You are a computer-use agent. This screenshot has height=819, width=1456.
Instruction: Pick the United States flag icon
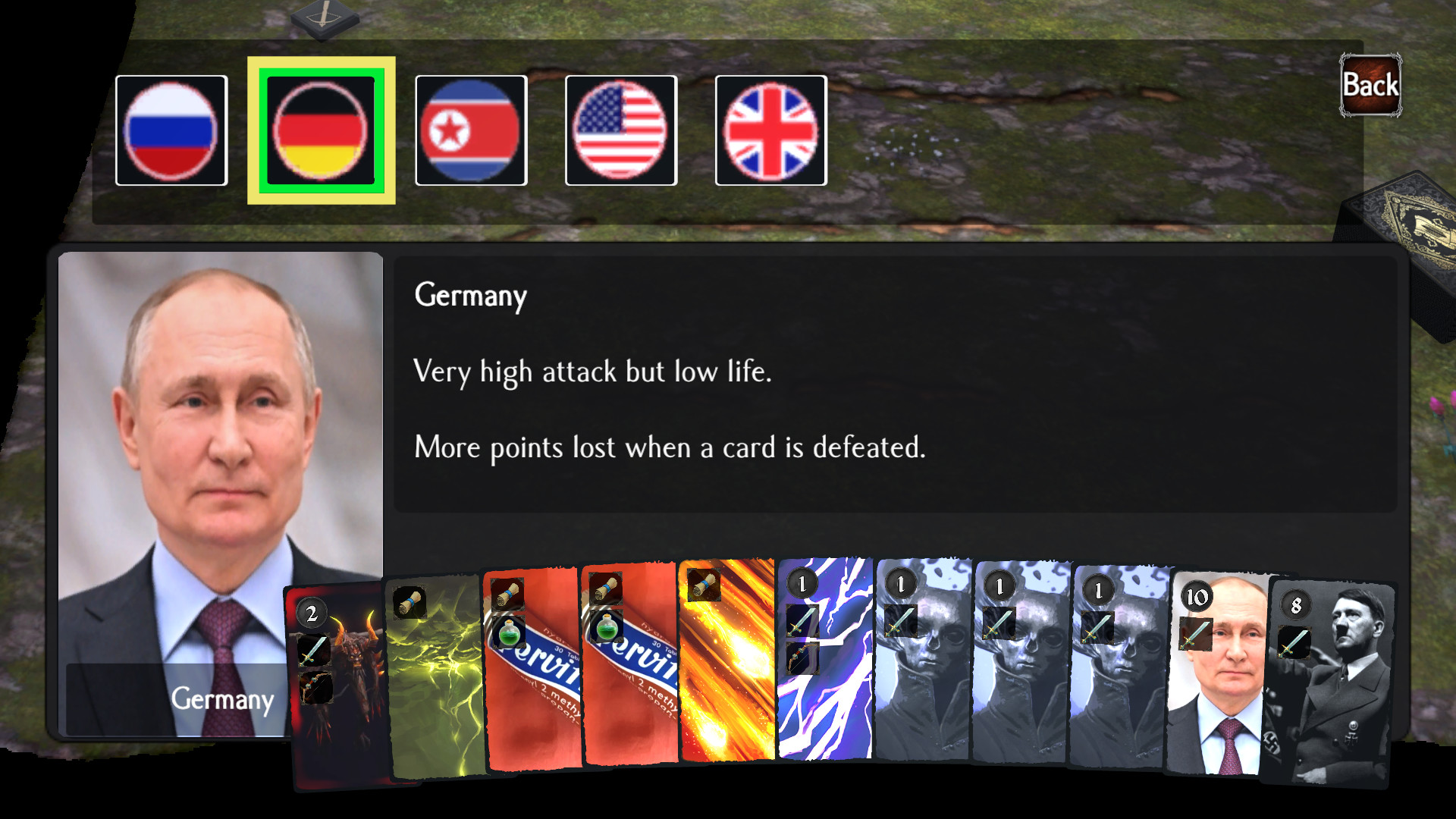(x=620, y=129)
